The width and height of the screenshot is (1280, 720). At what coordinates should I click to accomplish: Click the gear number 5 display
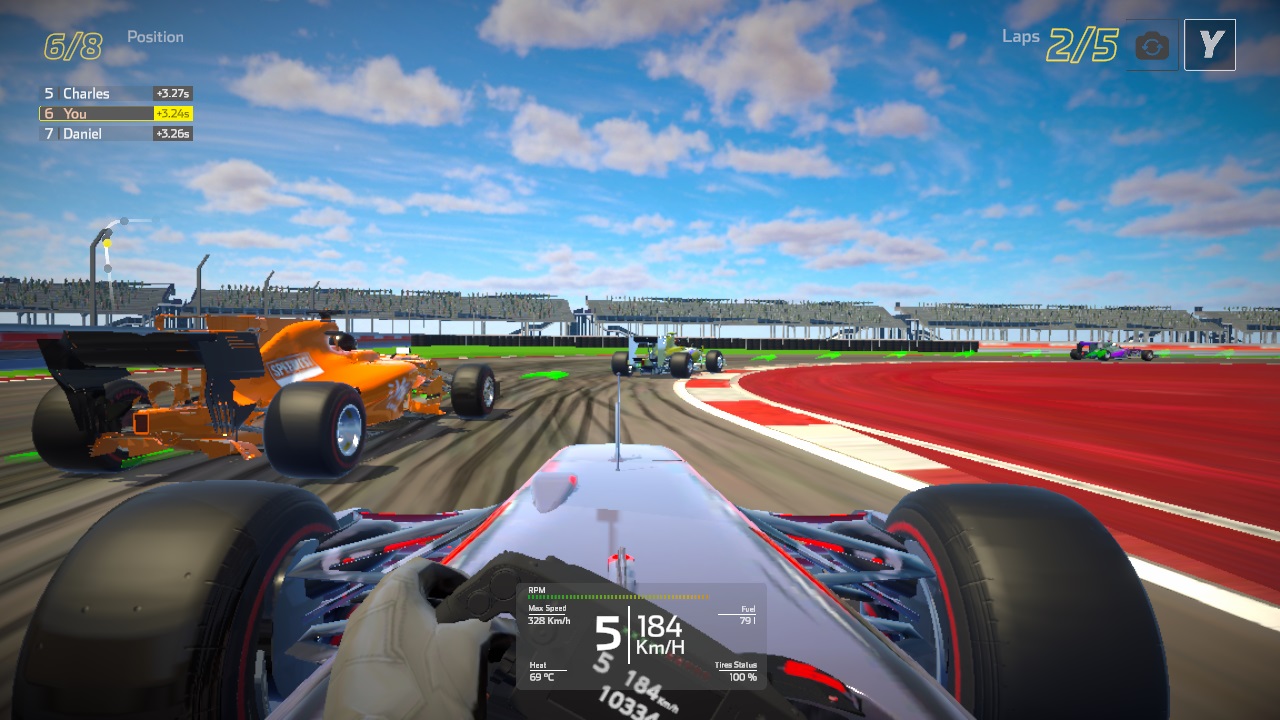tap(606, 632)
